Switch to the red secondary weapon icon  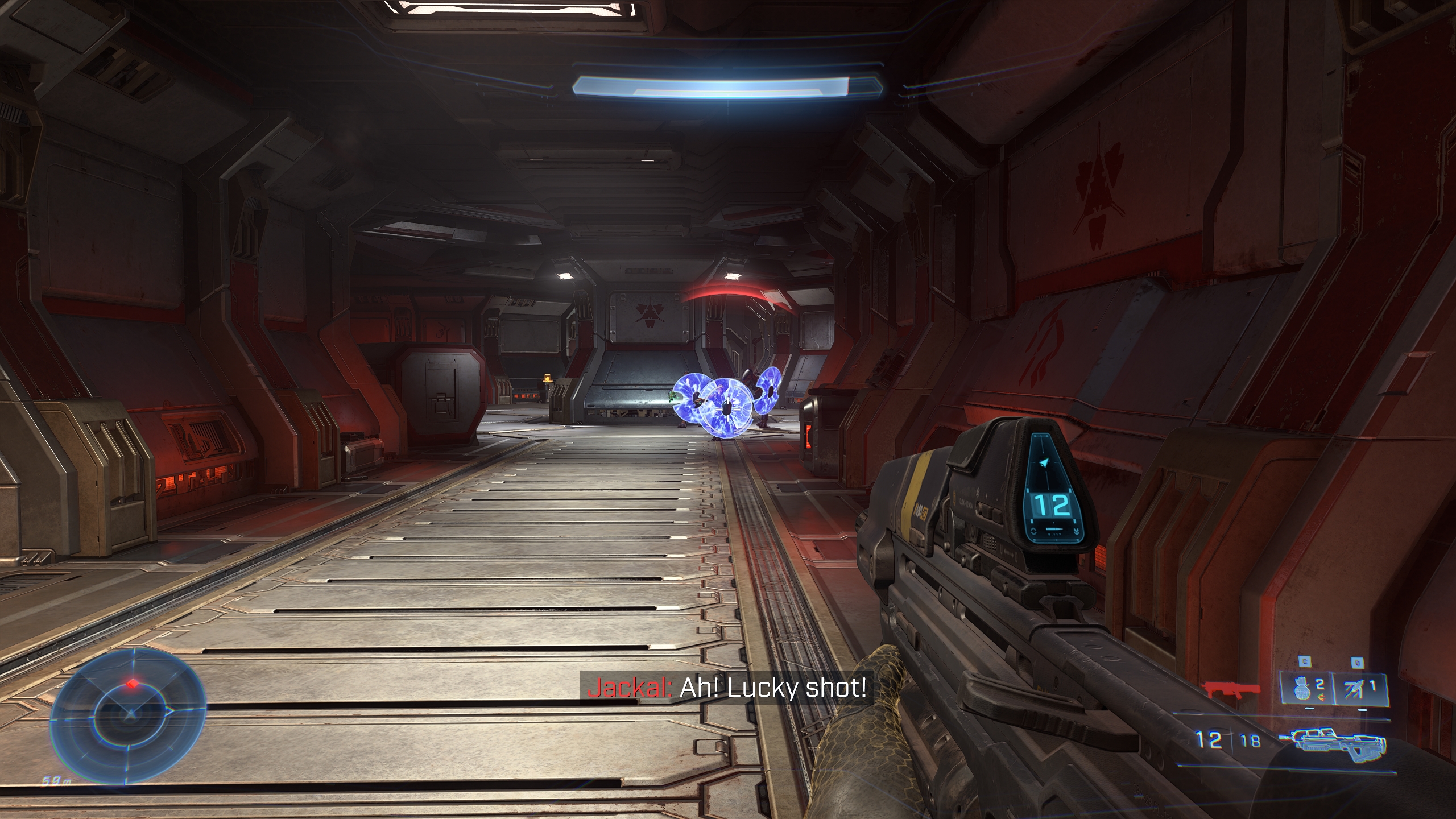tap(1232, 691)
